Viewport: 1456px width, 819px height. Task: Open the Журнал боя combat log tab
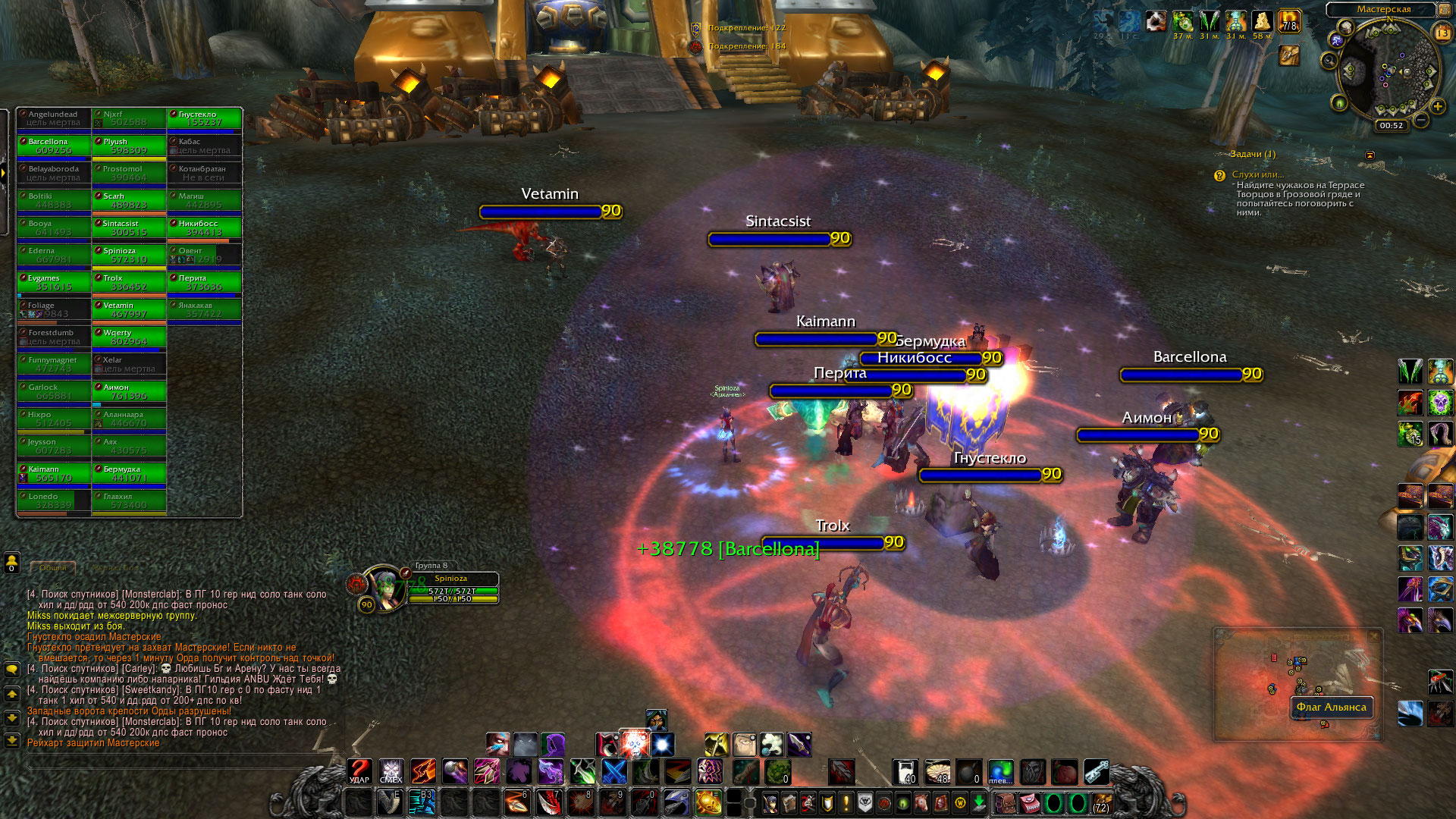[117, 567]
